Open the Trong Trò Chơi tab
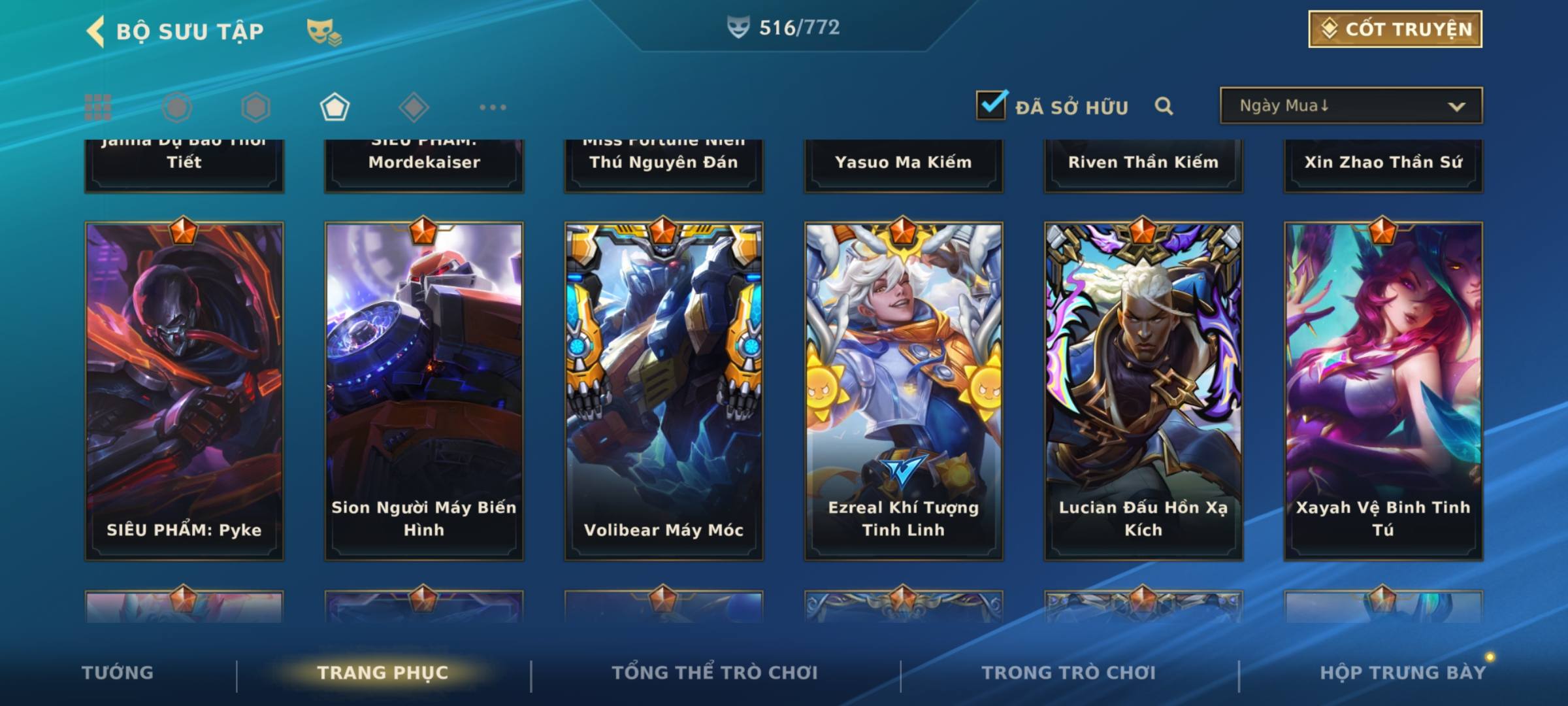Image resolution: width=1568 pixels, height=706 pixels. (x=1069, y=673)
